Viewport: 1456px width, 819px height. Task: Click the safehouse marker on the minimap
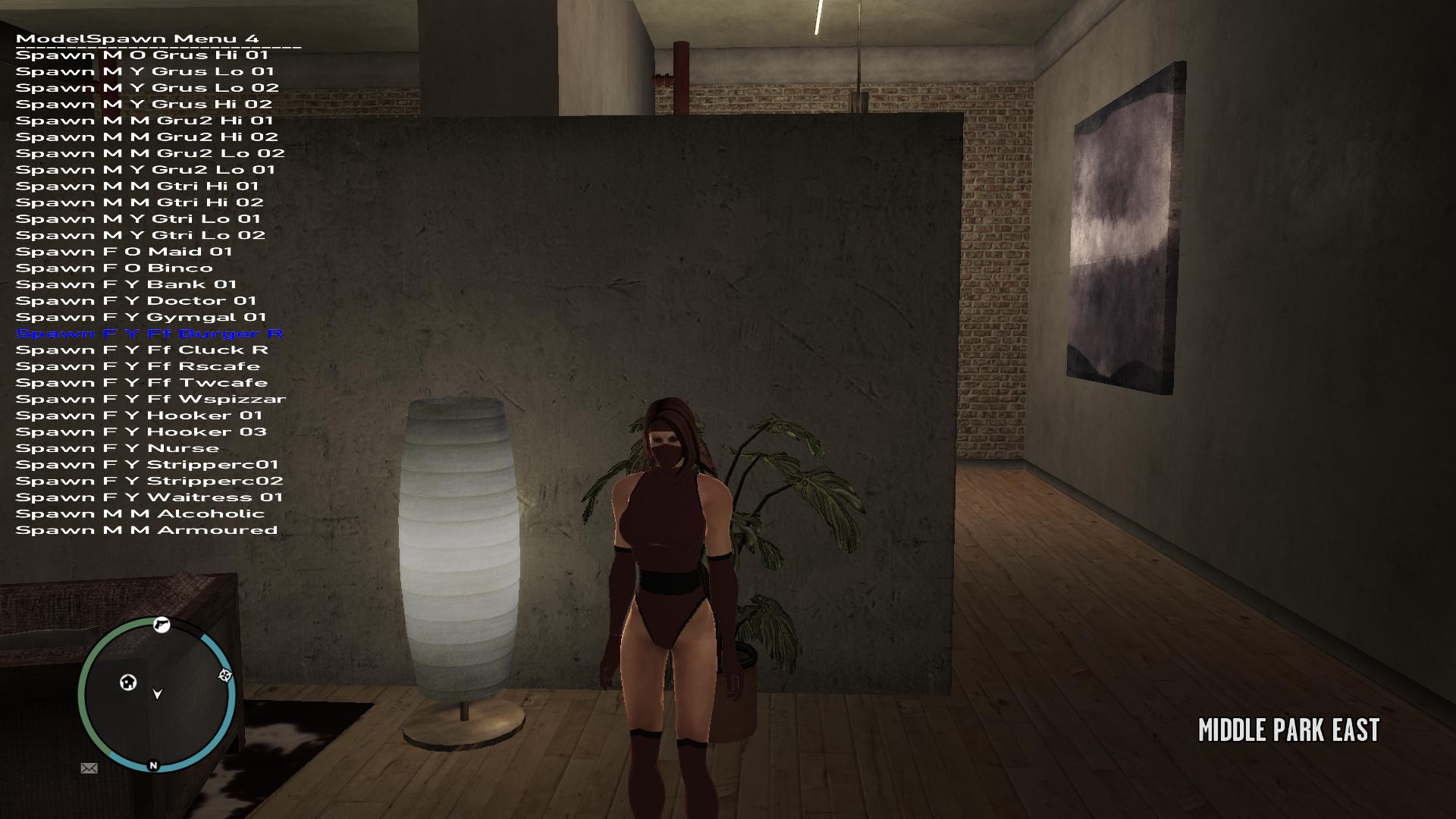click(128, 682)
